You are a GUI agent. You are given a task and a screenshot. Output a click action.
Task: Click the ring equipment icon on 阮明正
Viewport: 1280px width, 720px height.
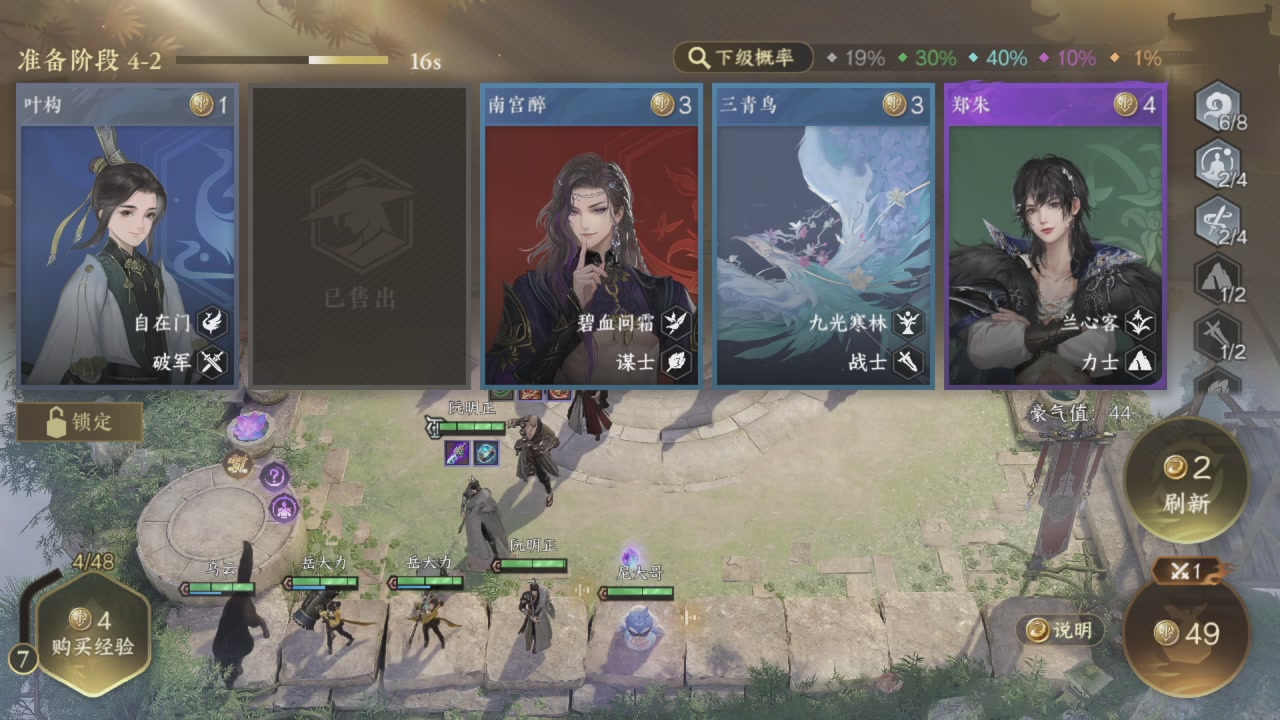coord(486,454)
